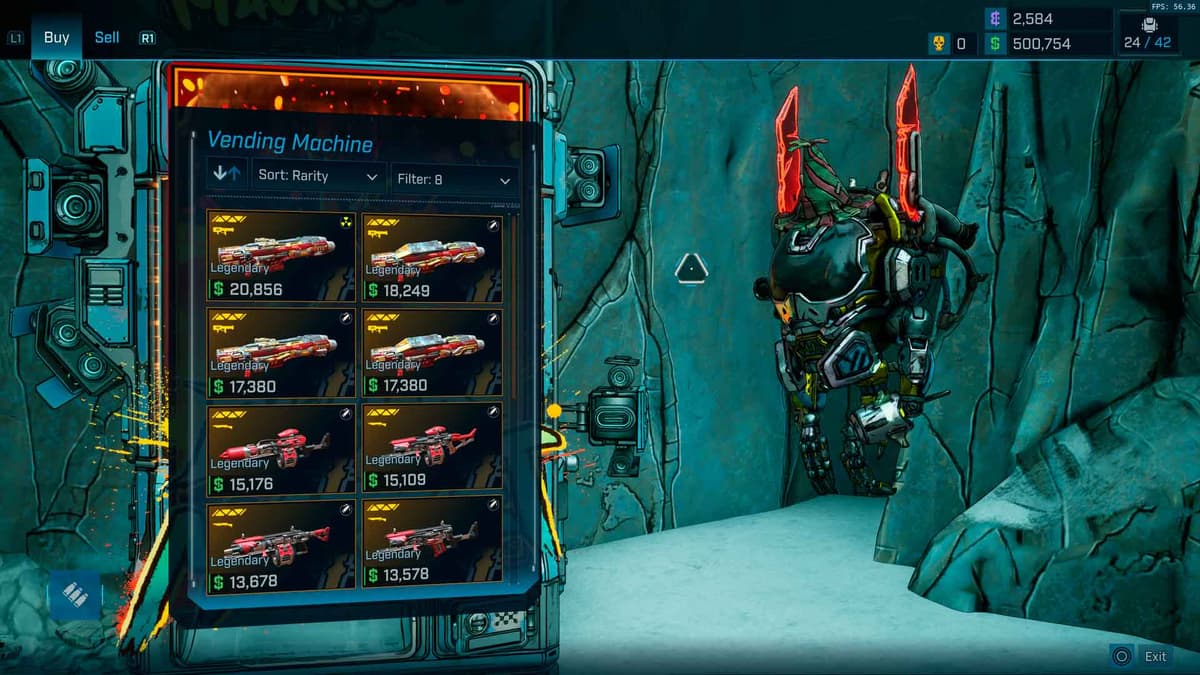1200x675 pixels.
Task: Toggle the sort direction arrows
Action: [227, 175]
